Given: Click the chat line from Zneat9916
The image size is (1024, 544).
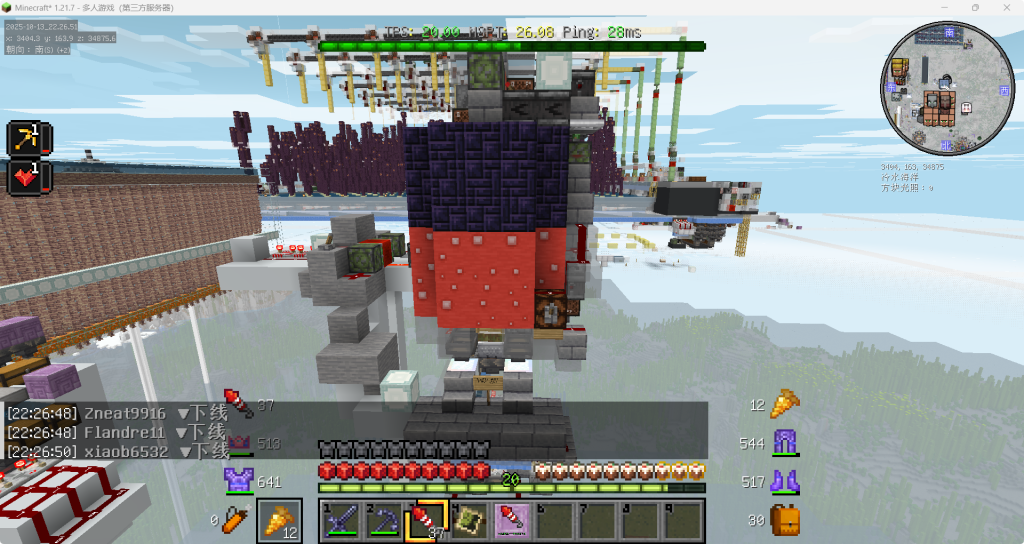Looking at the screenshot, I should tap(116, 414).
